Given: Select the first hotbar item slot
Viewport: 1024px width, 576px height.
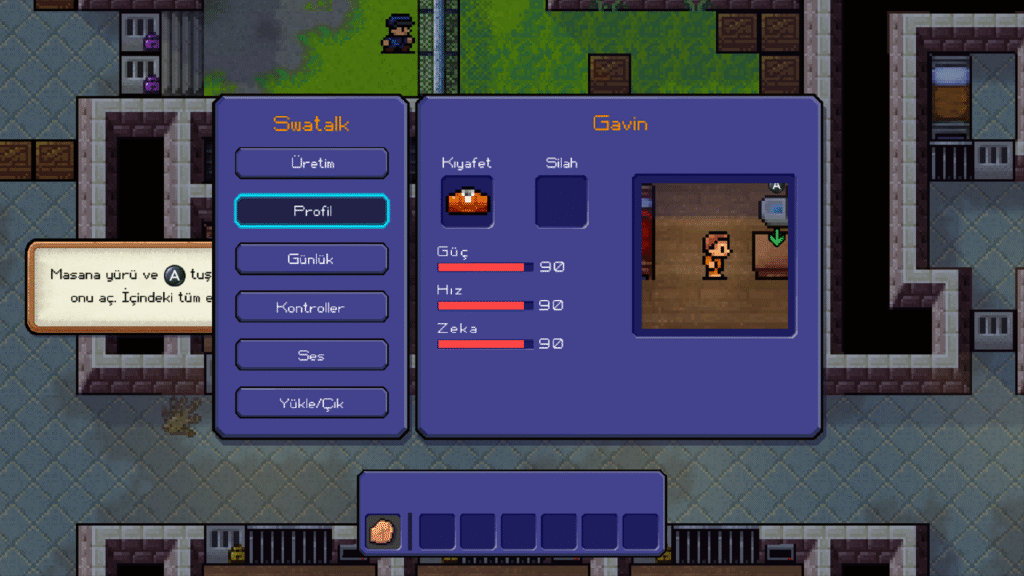Looking at the screenshot, I should (382, 531).
